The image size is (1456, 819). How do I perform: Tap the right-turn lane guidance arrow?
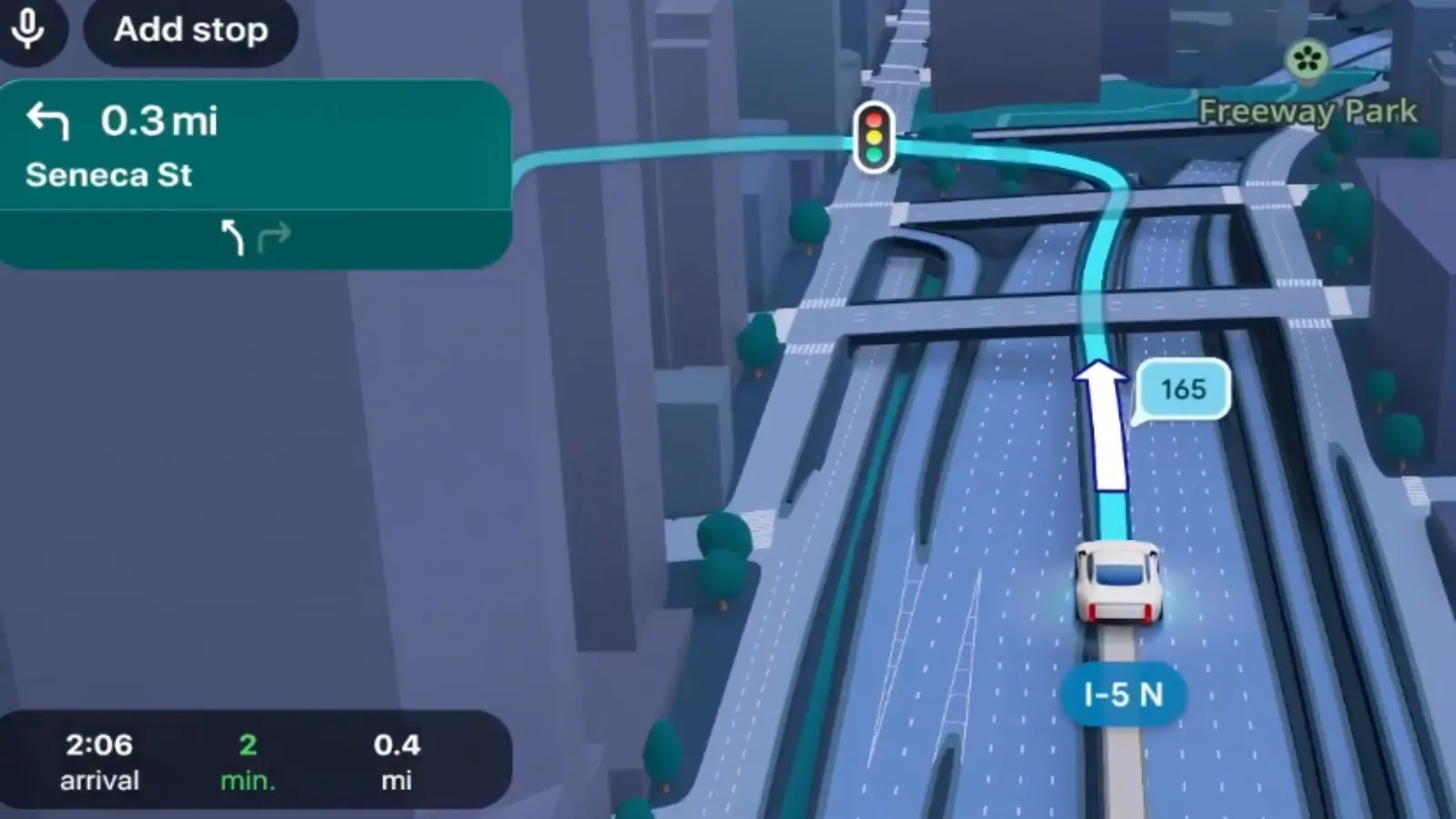tap(275, 237)
